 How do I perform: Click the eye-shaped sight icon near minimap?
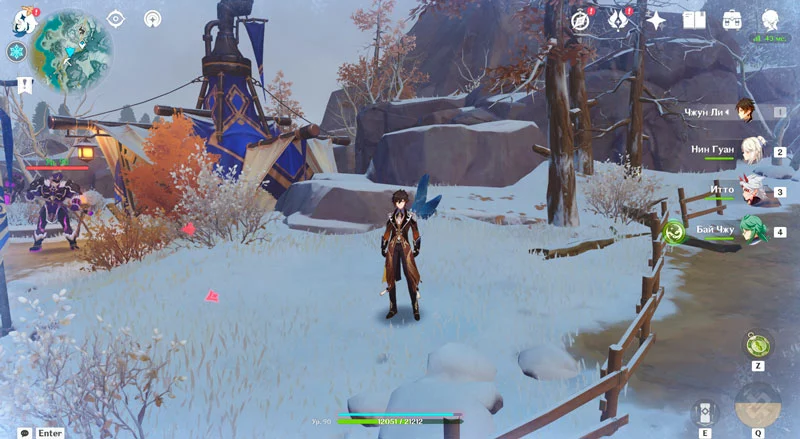116,19
